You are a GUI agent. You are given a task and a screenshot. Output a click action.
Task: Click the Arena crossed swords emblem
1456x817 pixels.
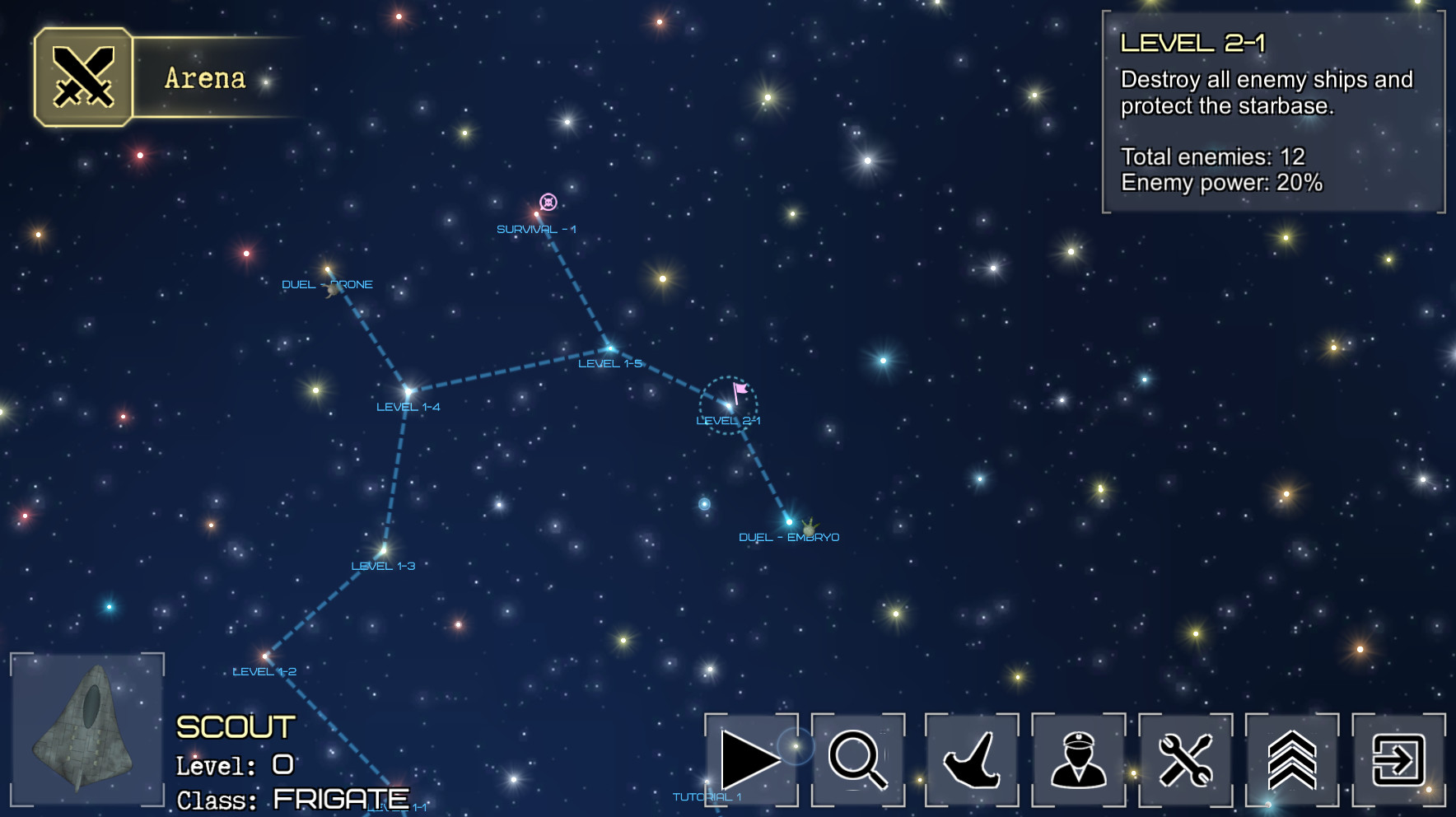[84, 77]
